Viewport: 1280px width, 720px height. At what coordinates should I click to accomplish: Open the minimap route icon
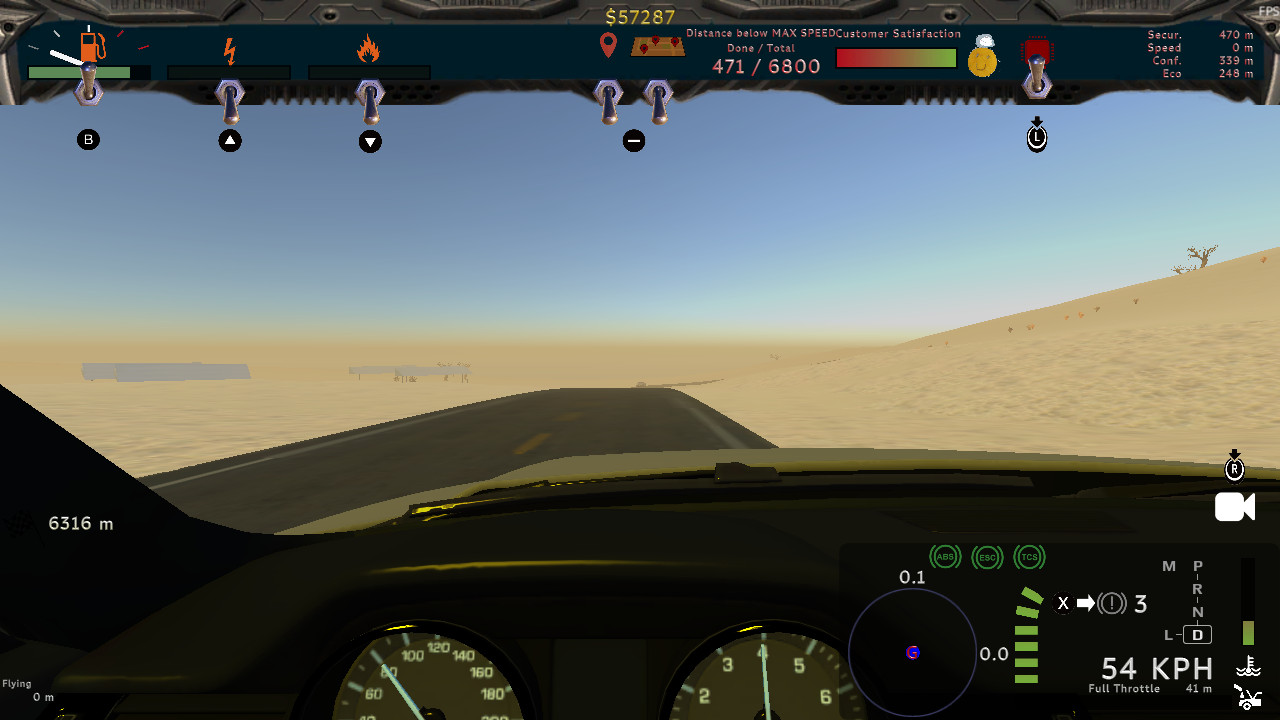656,45
